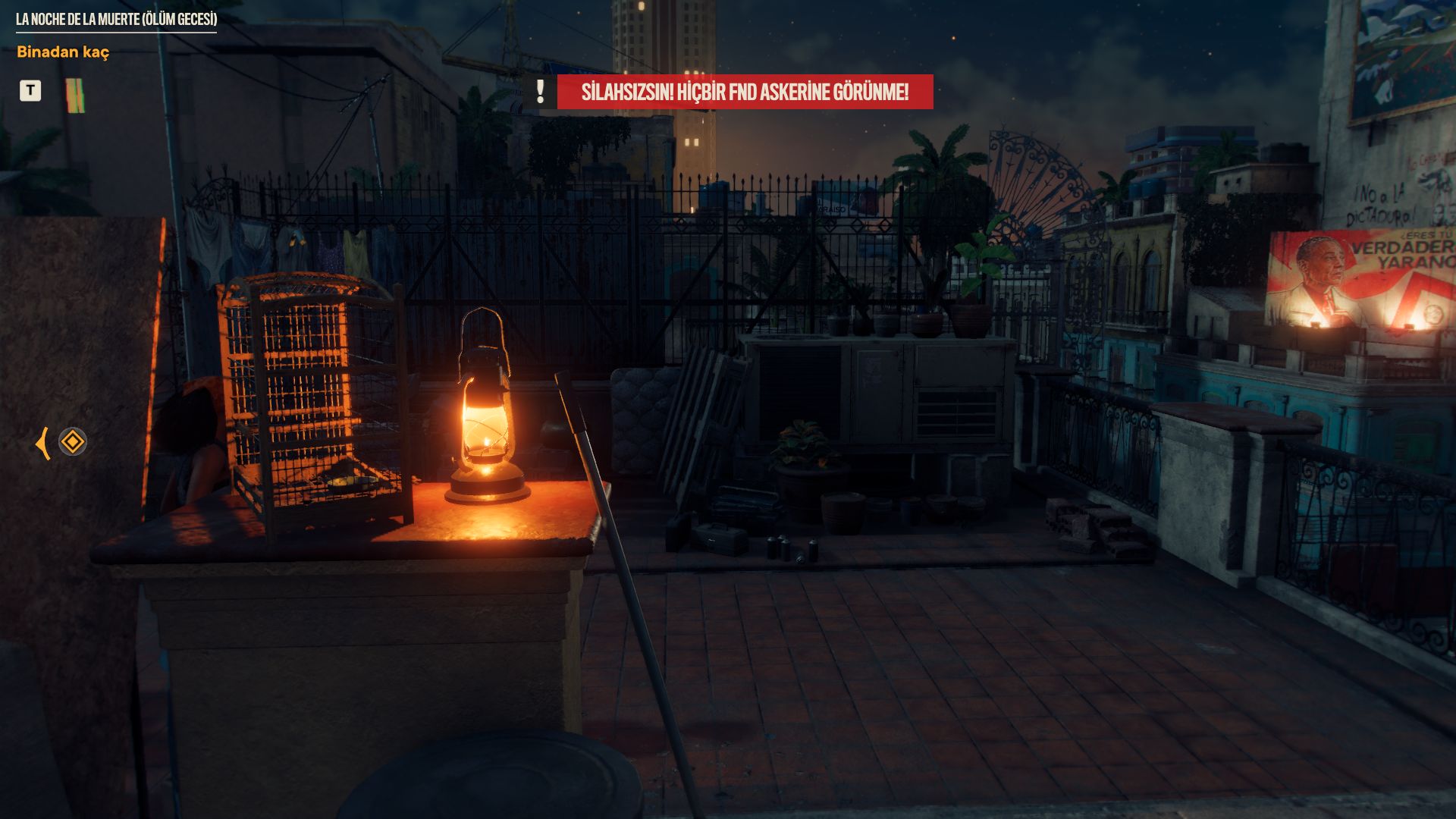Viewport: 1456px width, 819px height.
Task: Click the red 'Silahsızsın!' warning banner
Action: point(744,92)
